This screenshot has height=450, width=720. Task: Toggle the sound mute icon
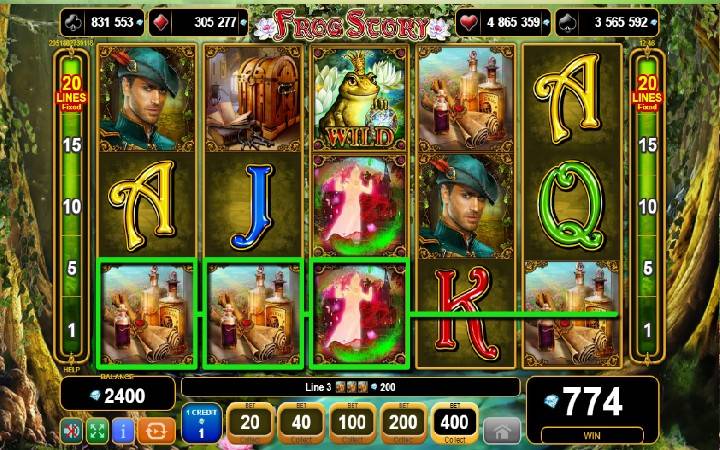(x=73, y=431)
